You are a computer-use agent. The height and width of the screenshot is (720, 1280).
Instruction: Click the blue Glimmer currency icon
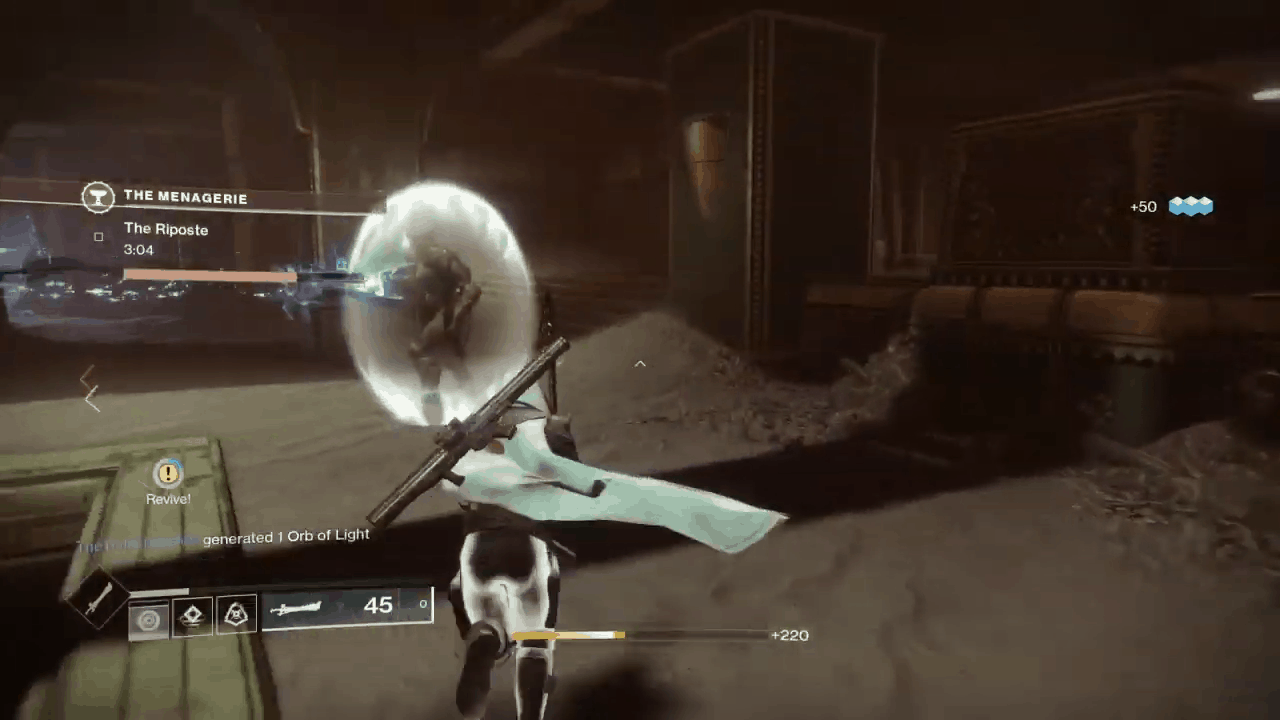[1190, 207]
